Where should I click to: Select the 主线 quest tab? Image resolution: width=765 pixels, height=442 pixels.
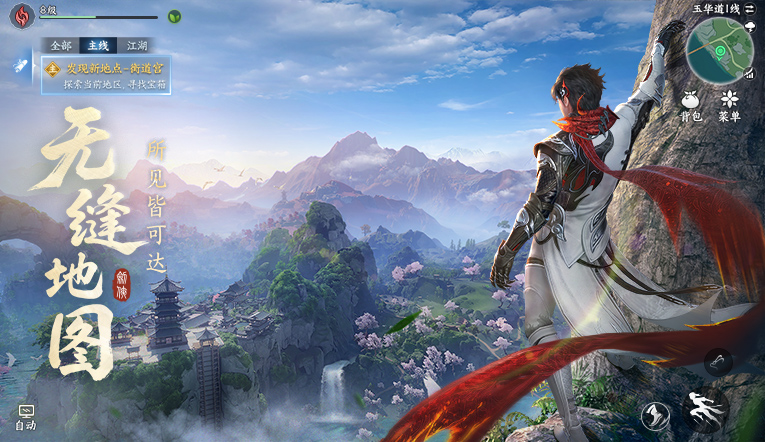pyautogui.click(x=98, y=45)
